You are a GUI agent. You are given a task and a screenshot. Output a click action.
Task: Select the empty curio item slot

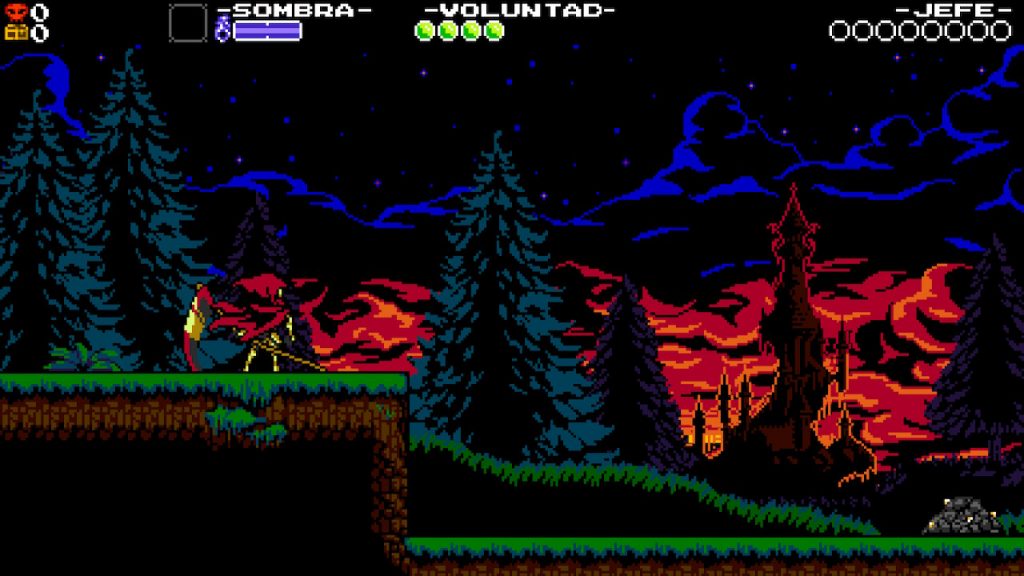(187, 22)
